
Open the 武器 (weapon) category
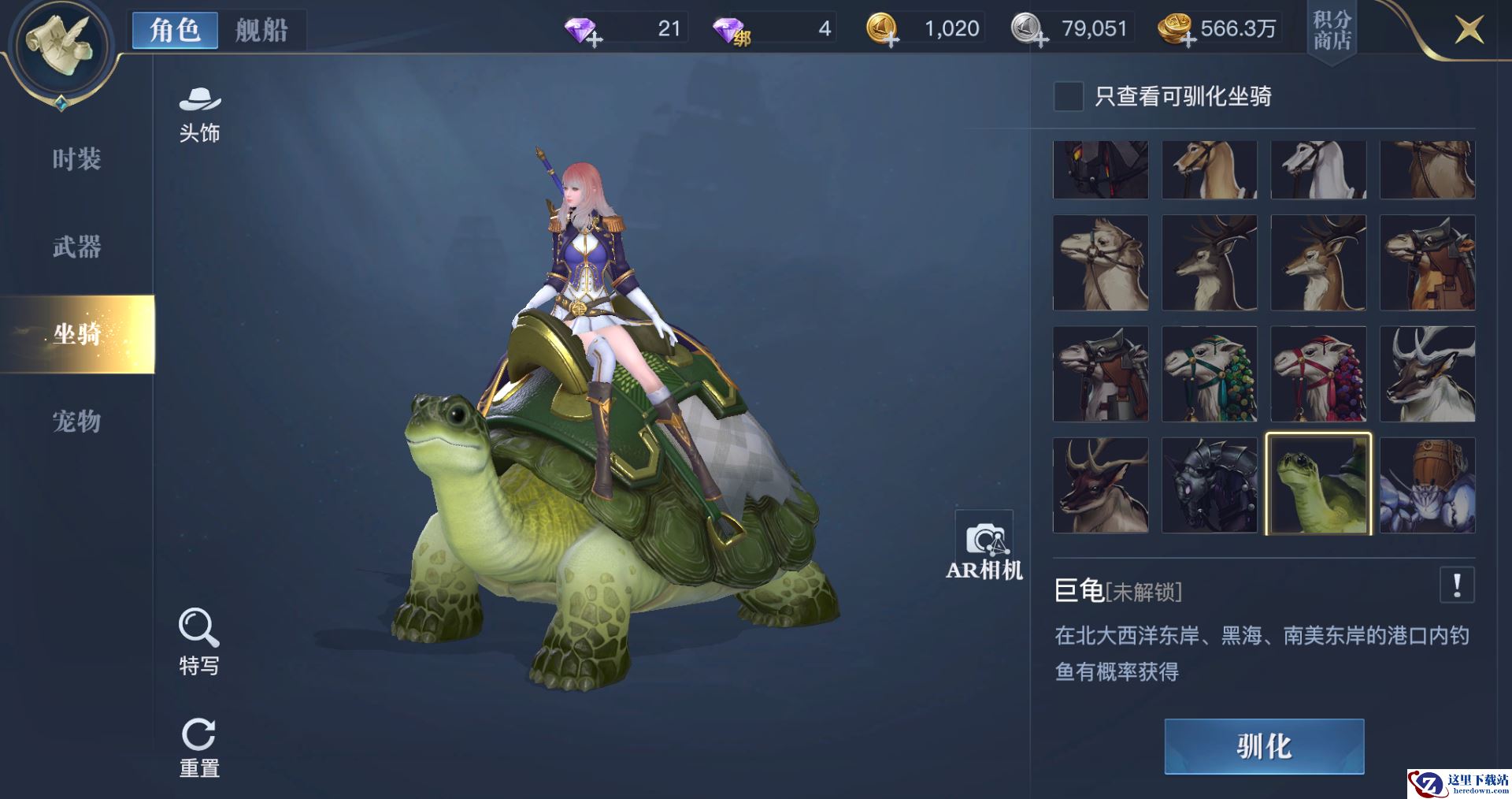(76, 247)
